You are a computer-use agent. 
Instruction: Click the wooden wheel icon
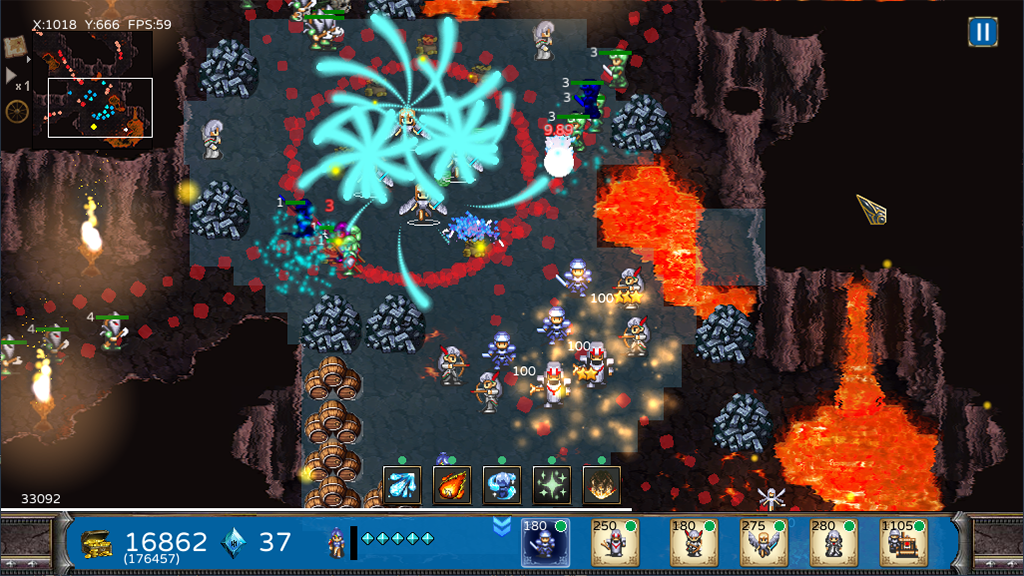pyautogui.click(x=16, y=111)
